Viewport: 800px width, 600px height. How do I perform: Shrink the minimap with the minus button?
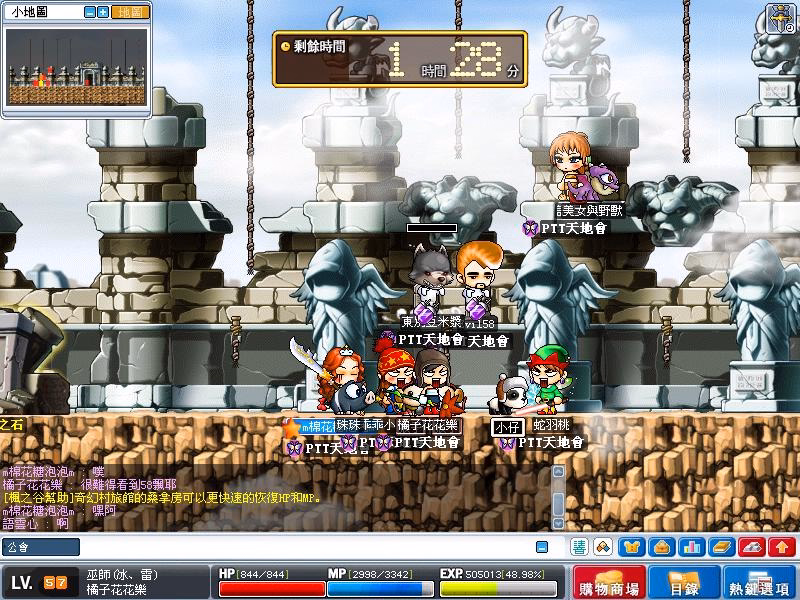coord(90,12)
